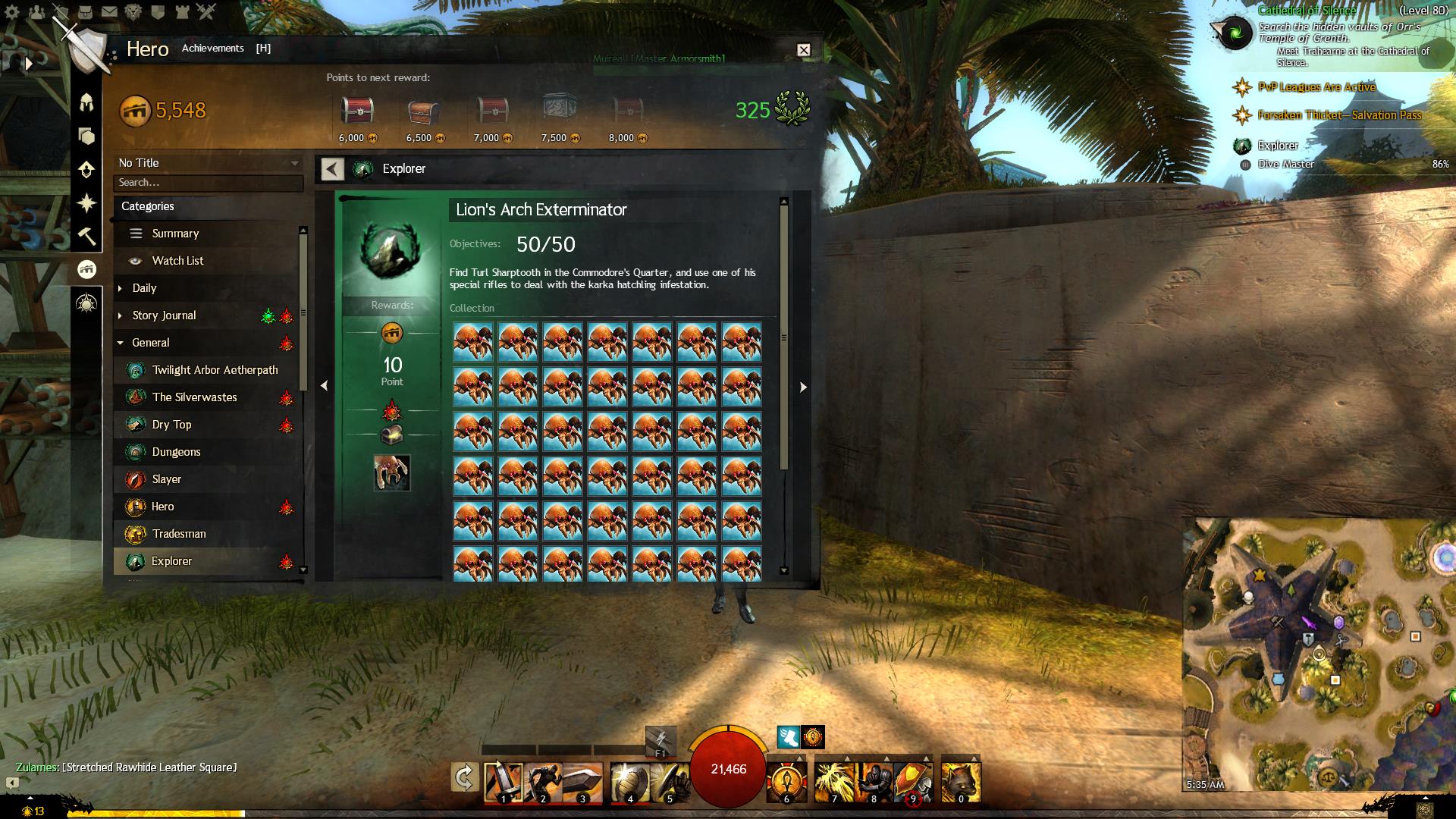Open the achievements Summary
Screen dimensions: 1456x819
coord(175,234)
